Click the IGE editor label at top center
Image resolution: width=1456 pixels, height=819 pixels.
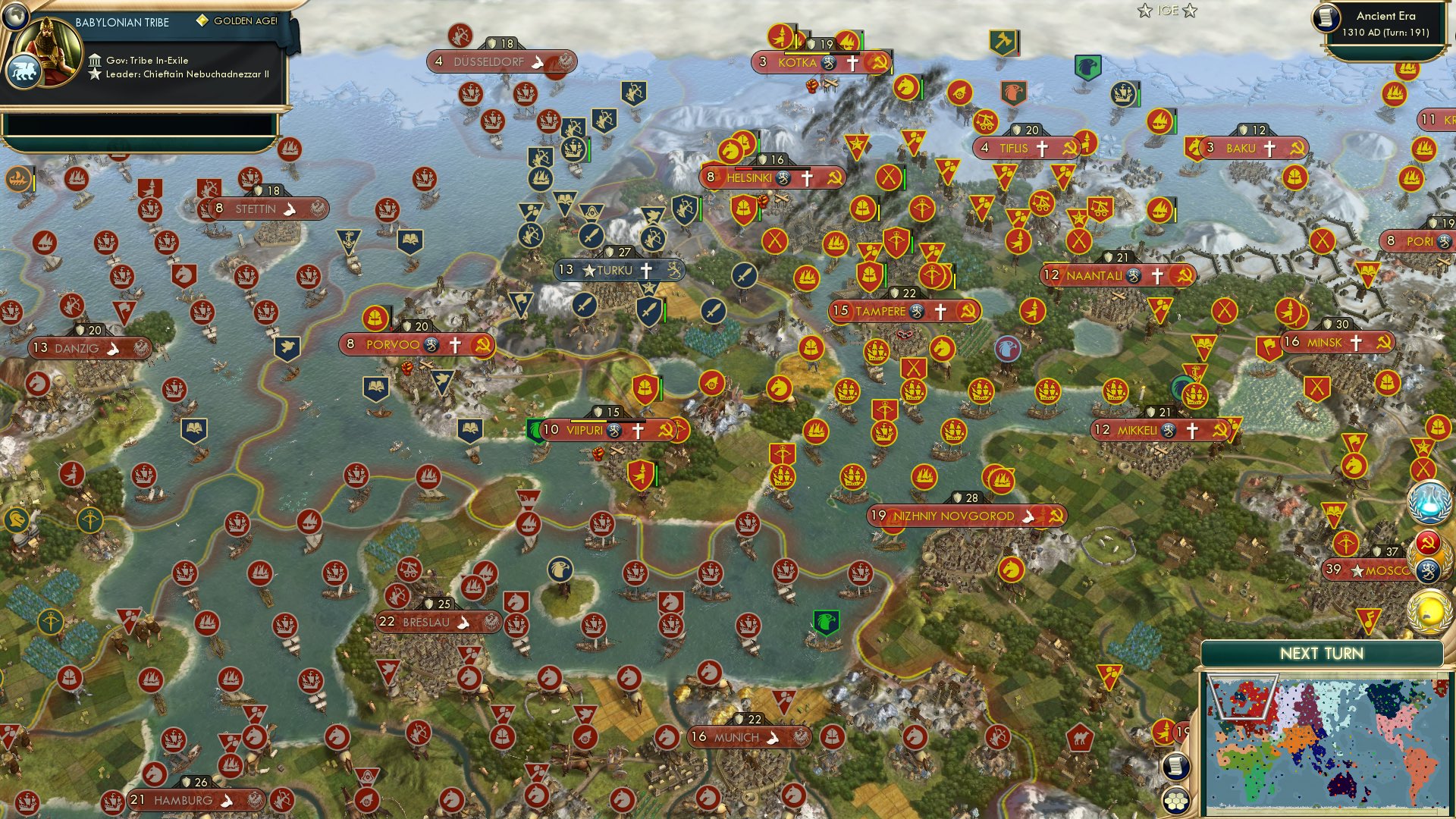1168,11
